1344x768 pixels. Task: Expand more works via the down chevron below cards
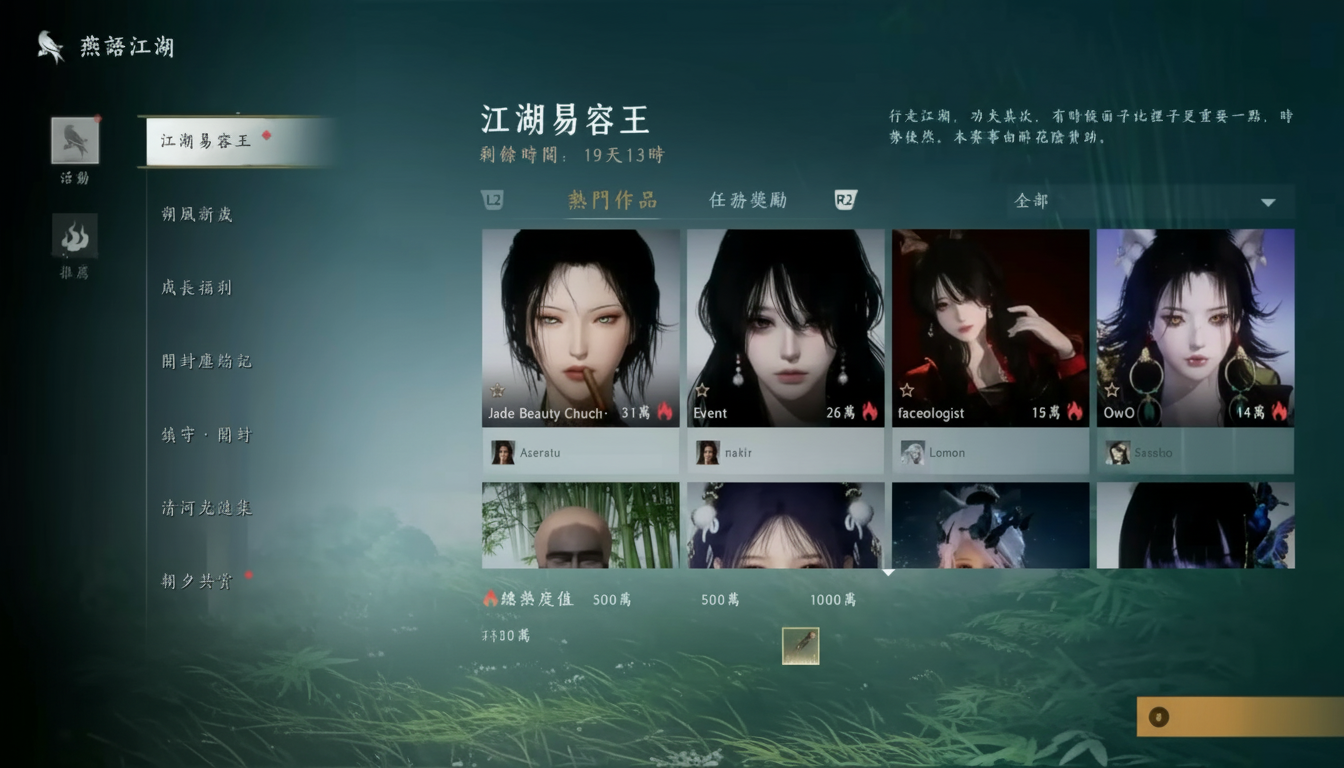point(887,572)
